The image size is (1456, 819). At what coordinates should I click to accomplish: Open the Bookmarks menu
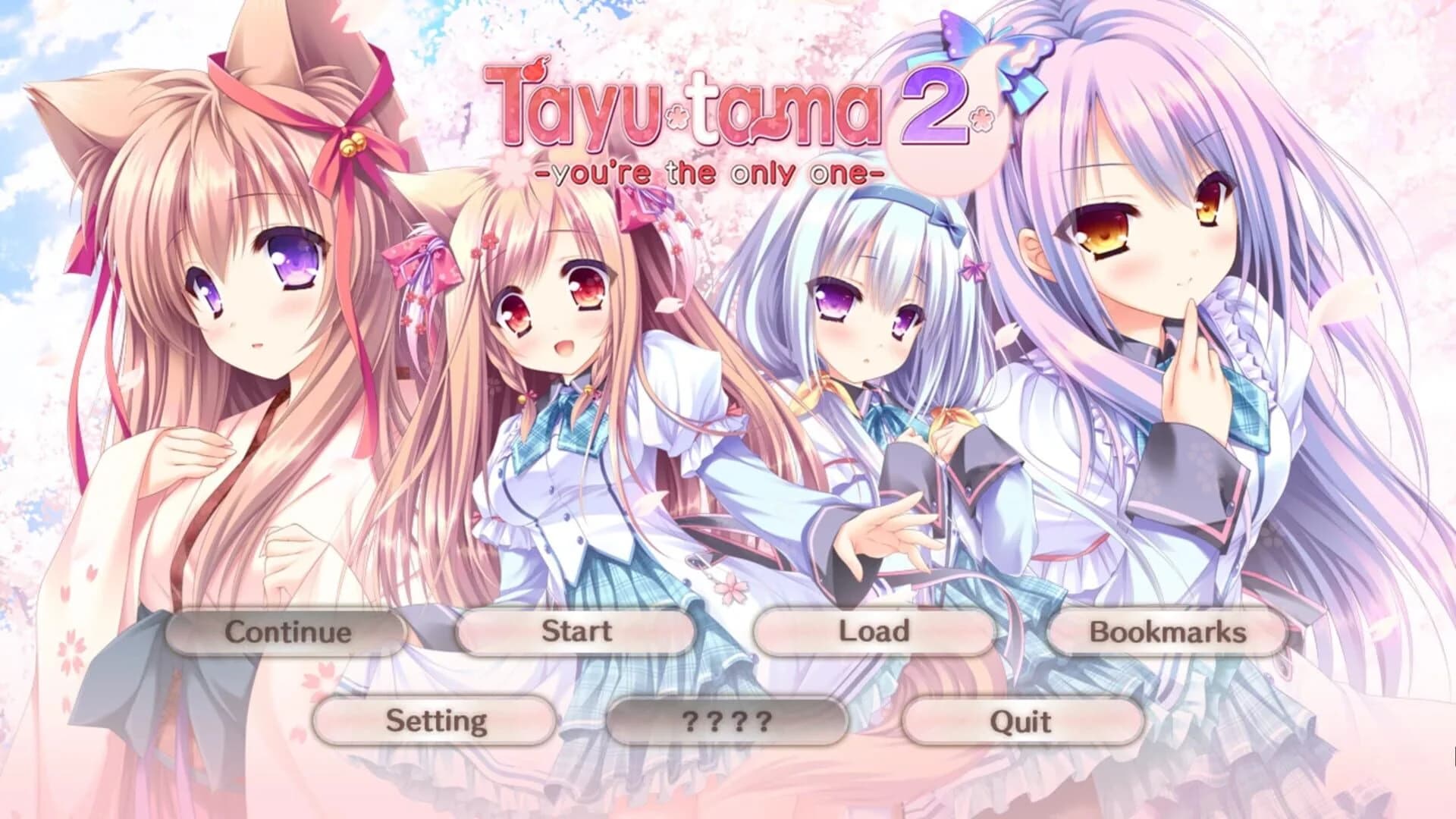point(1166,631)
